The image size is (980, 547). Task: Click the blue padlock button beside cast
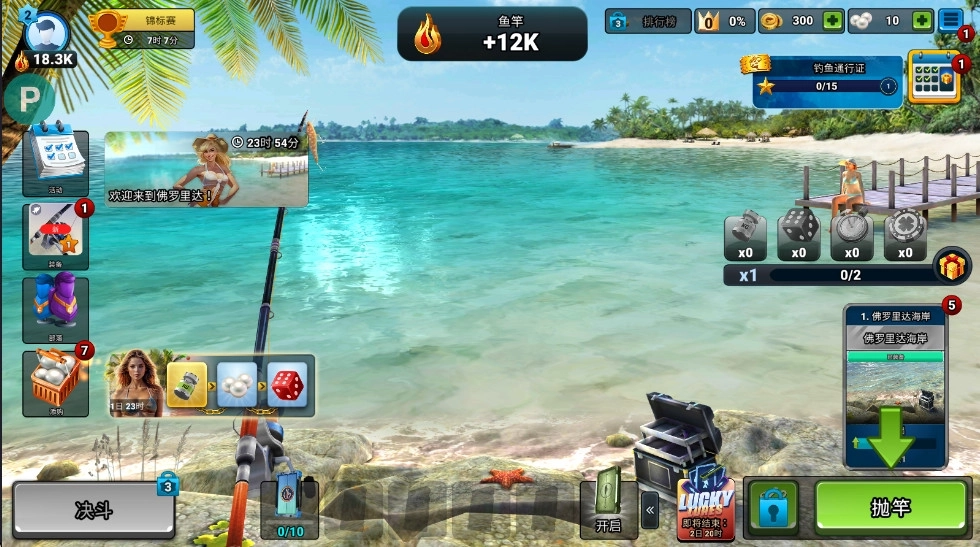[775, 509]
